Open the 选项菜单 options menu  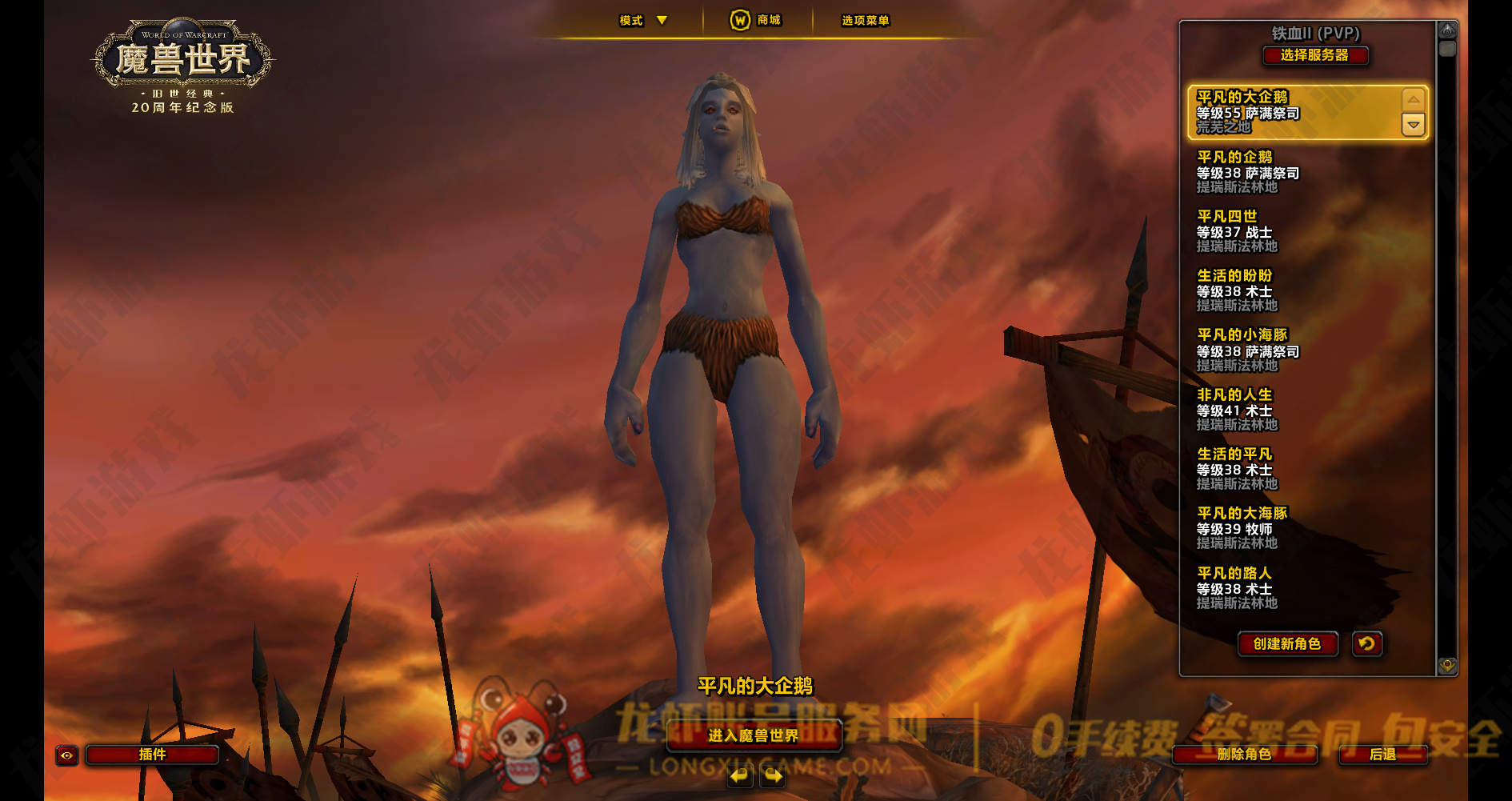pyautogui.click(x=865, y=21)
